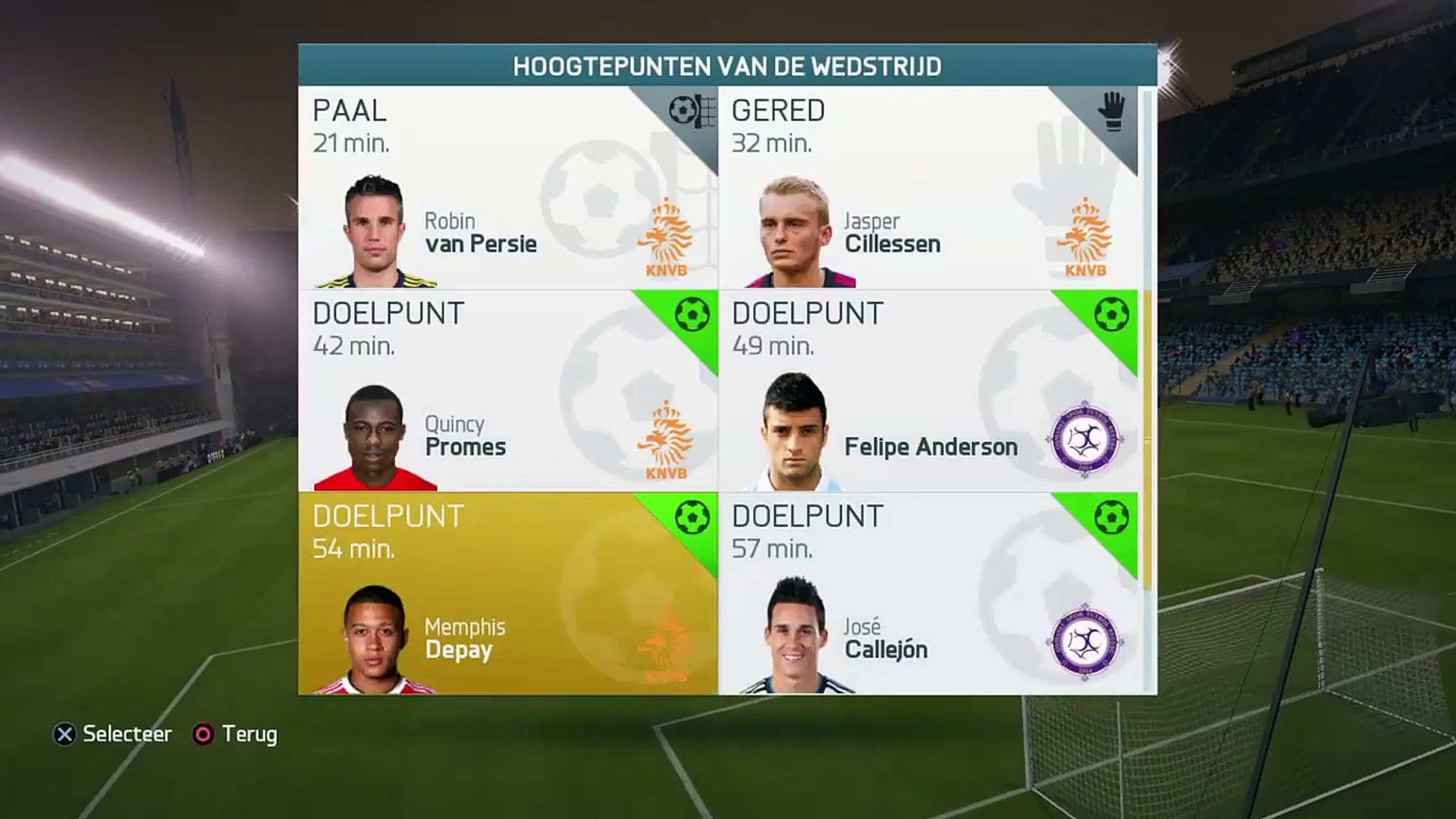The image size is (1456, 819).
Task: Select Robin van Persie's post highlight
Action: 507,187
